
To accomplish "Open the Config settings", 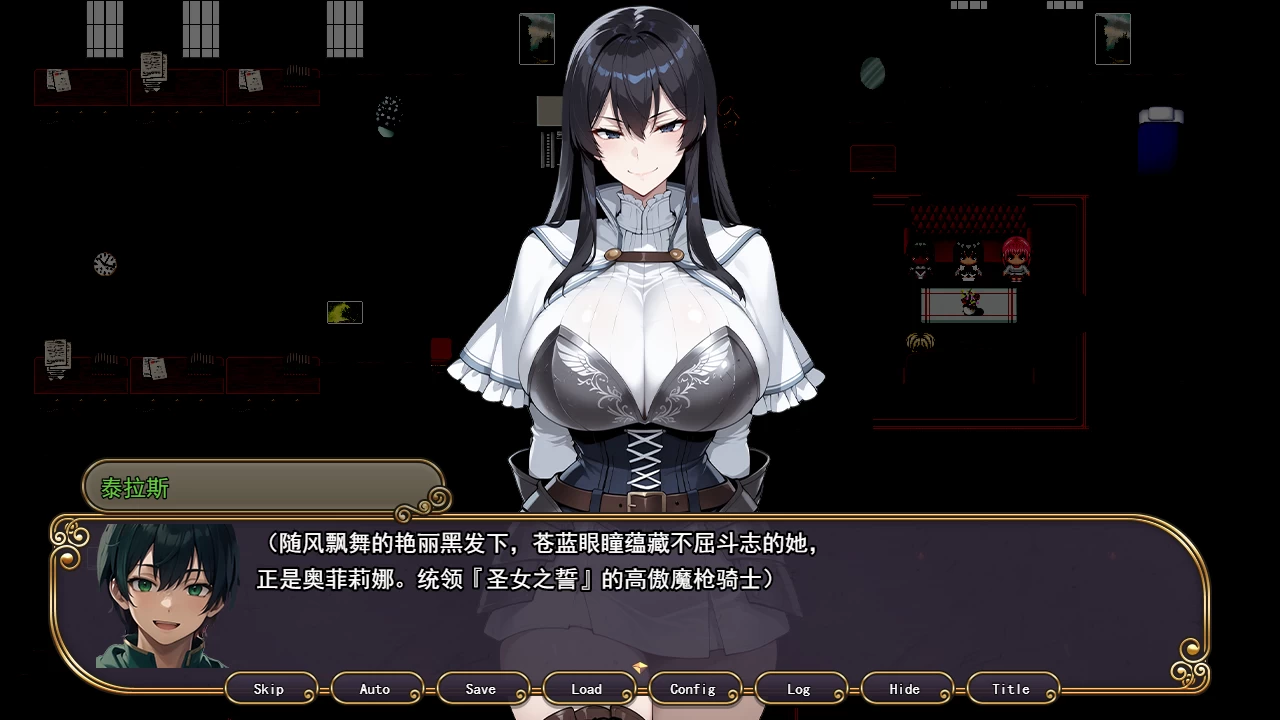I will tap(695, 689).
